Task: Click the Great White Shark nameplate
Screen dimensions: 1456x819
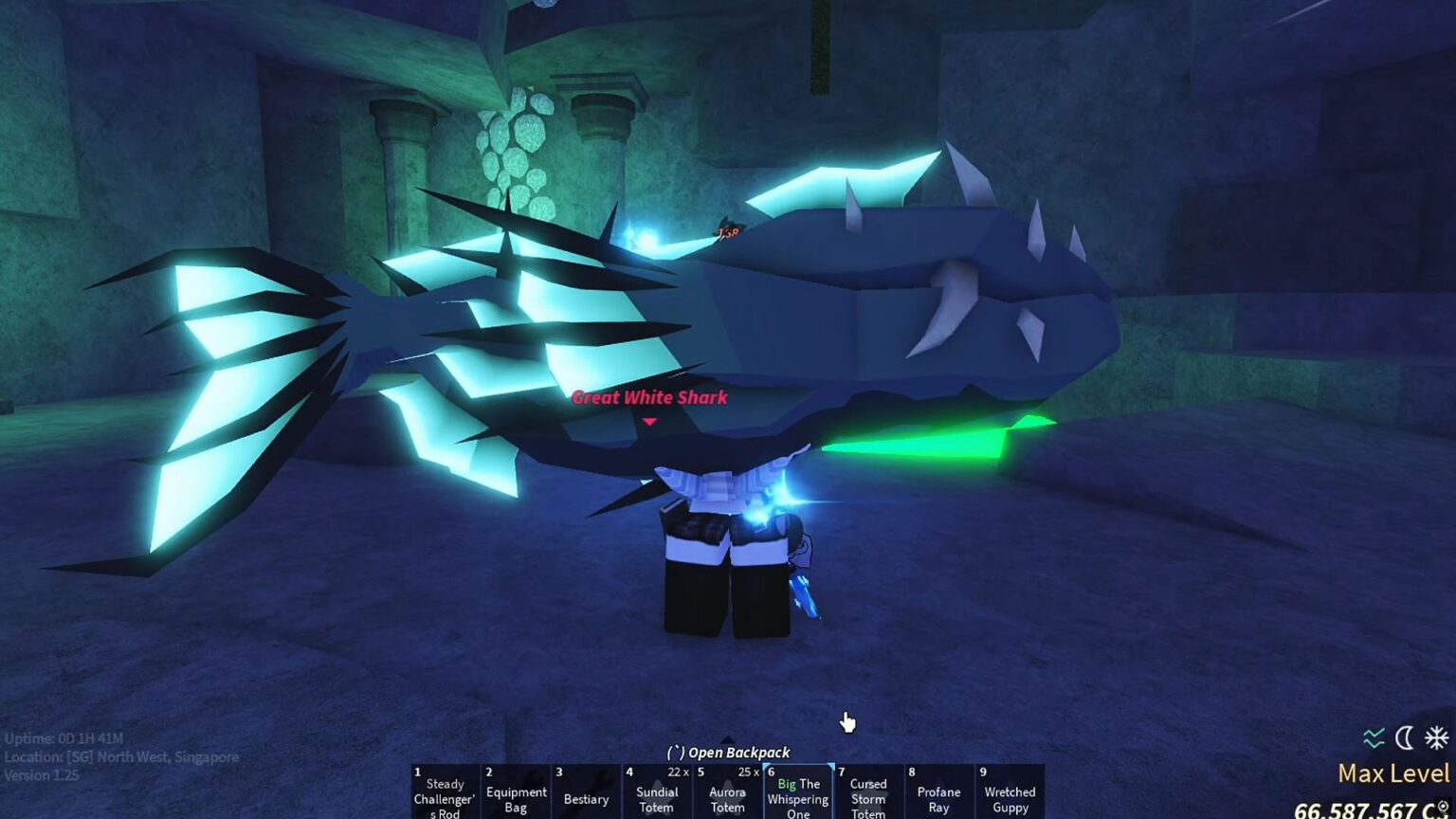Action: pos(649,397)
